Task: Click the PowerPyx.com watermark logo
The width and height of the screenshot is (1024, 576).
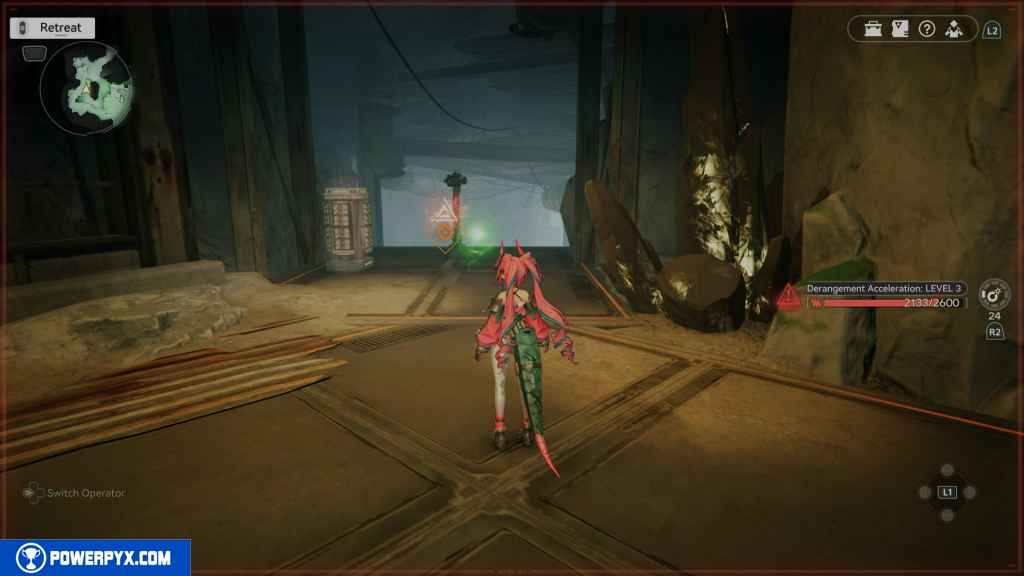Action: pos(95,558)
